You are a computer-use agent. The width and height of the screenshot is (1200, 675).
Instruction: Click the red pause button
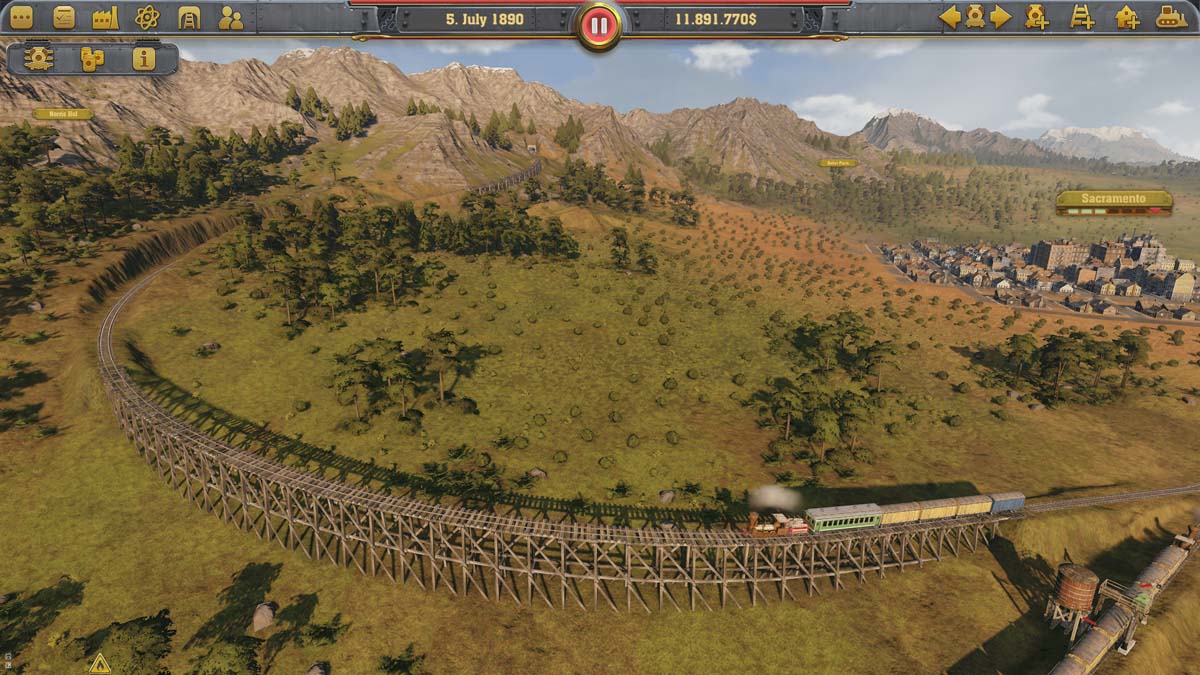click(599, 26)
